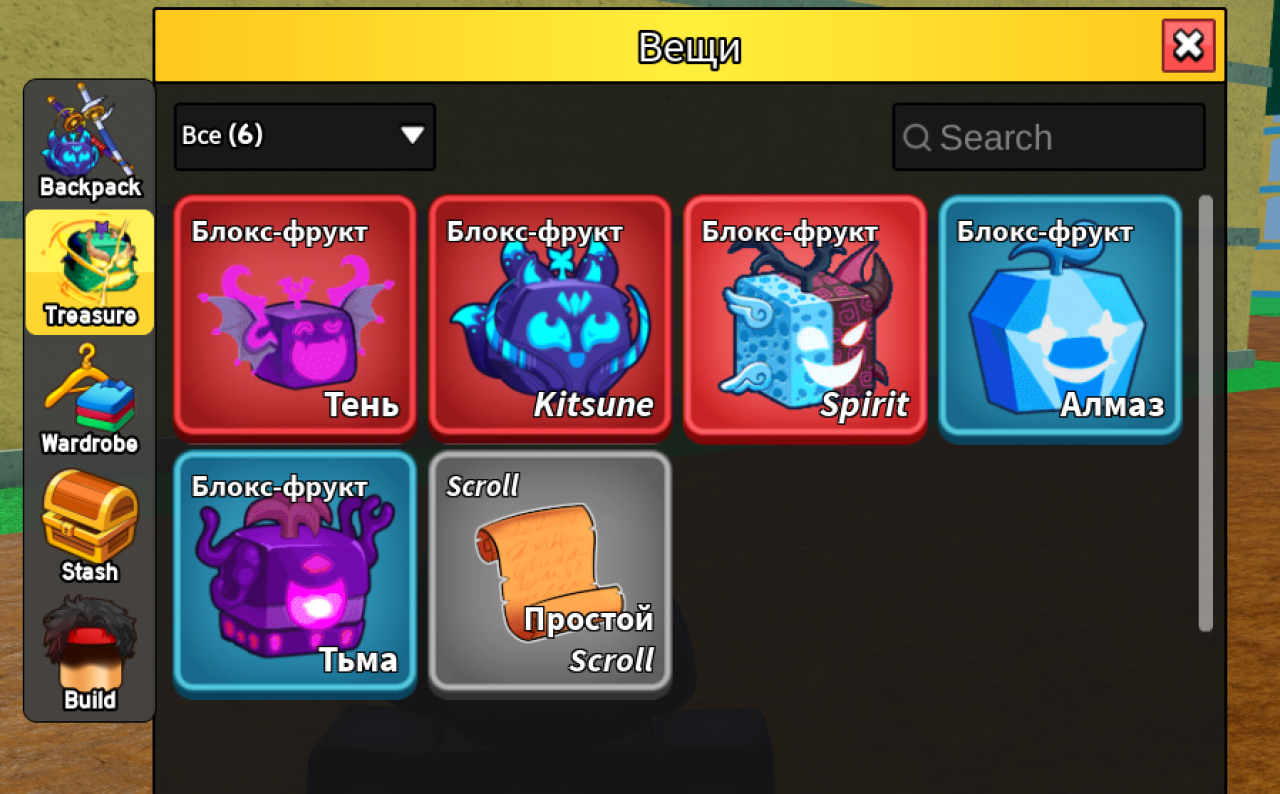
Task: Select the Тень fruit slot
Action: pyautogui.click(x=295, y=317)
